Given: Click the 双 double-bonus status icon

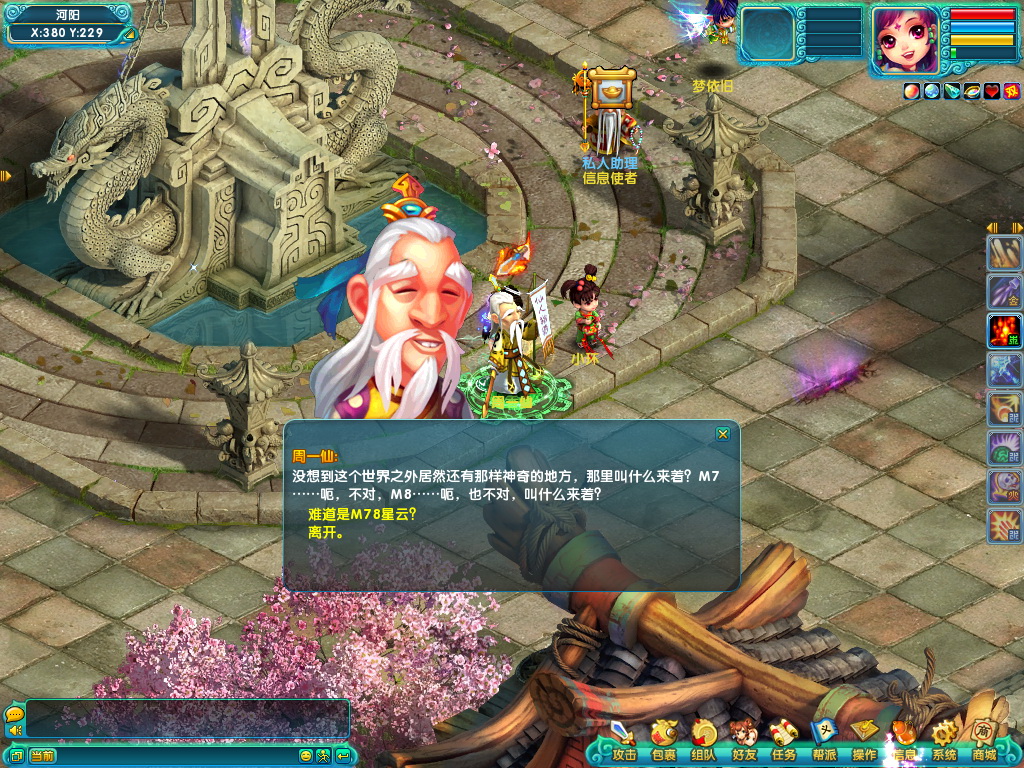Looking at the screenshot, I should pyautogui.click(x=1012, y=91).
